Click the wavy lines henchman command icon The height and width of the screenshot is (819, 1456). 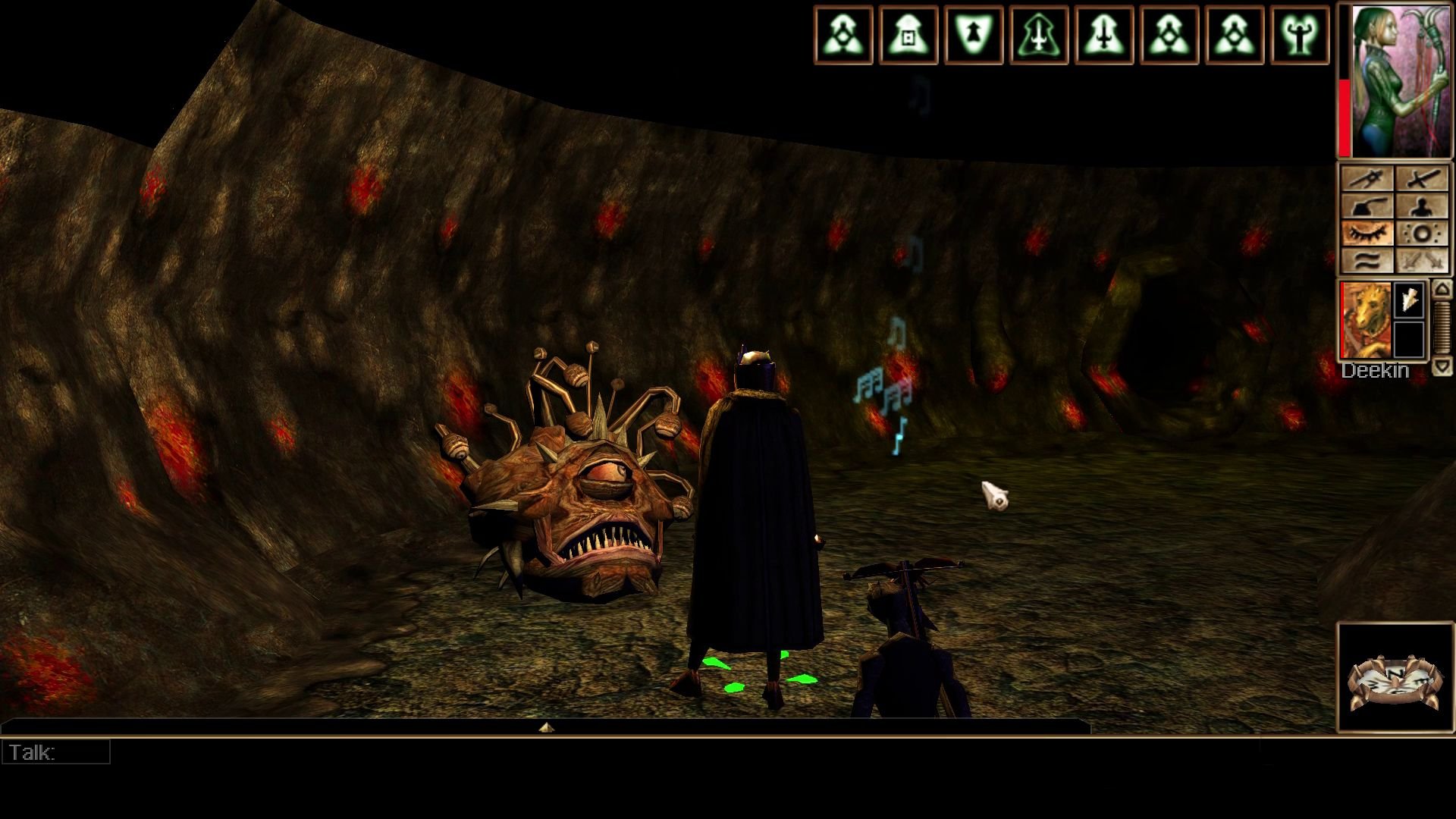(1369, 262)
